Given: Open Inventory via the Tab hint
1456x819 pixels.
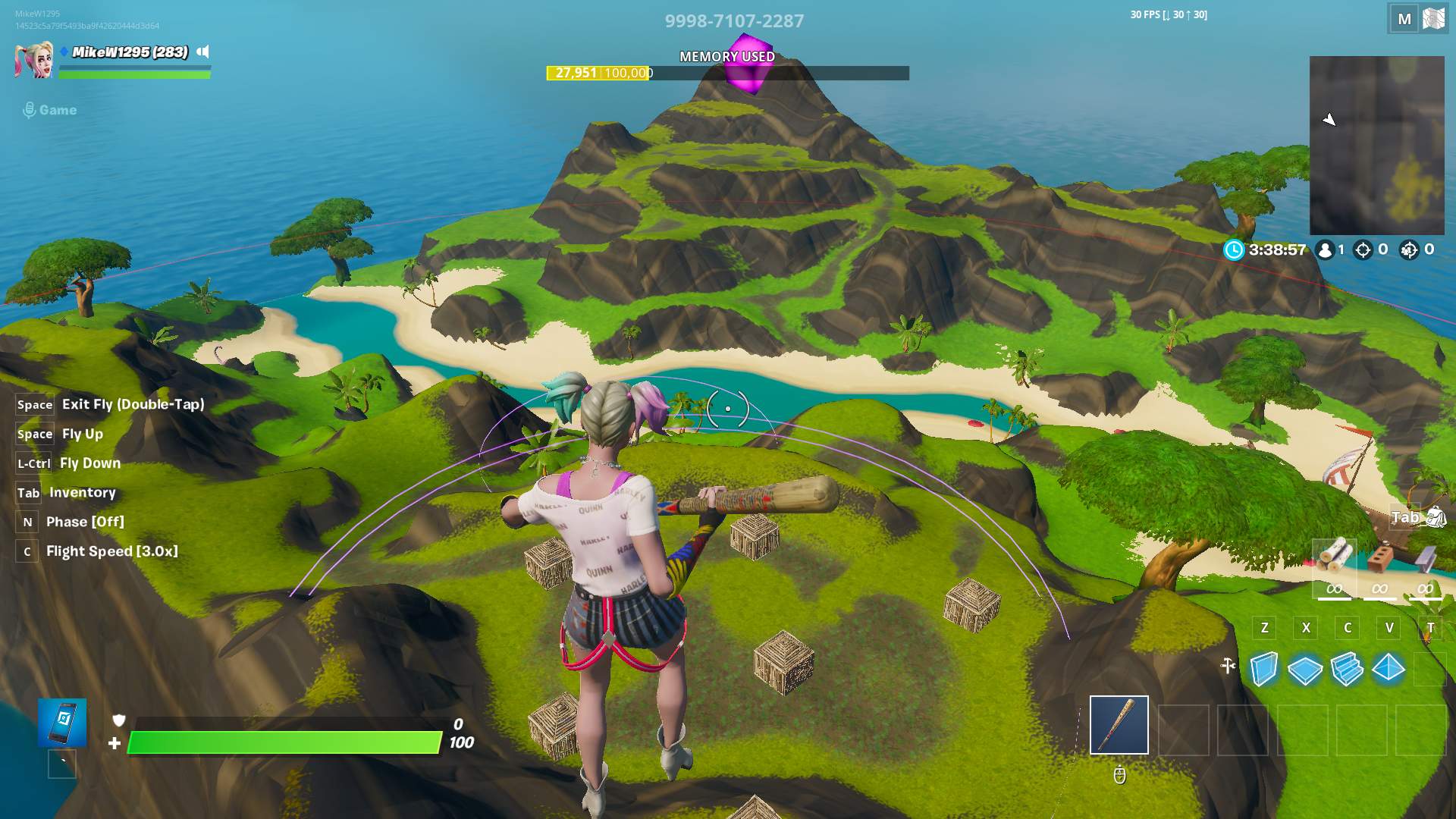Looking at the screenshot, I should point(82,492).
